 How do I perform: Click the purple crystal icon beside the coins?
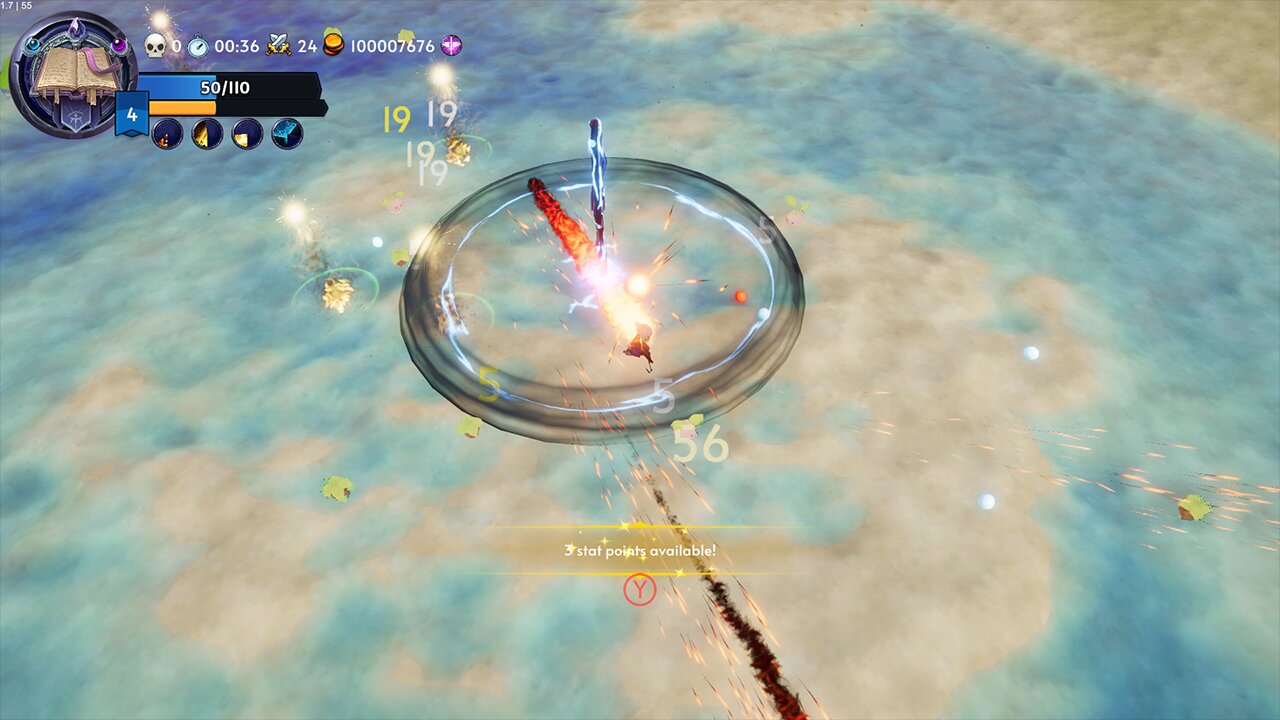point(452,44)
